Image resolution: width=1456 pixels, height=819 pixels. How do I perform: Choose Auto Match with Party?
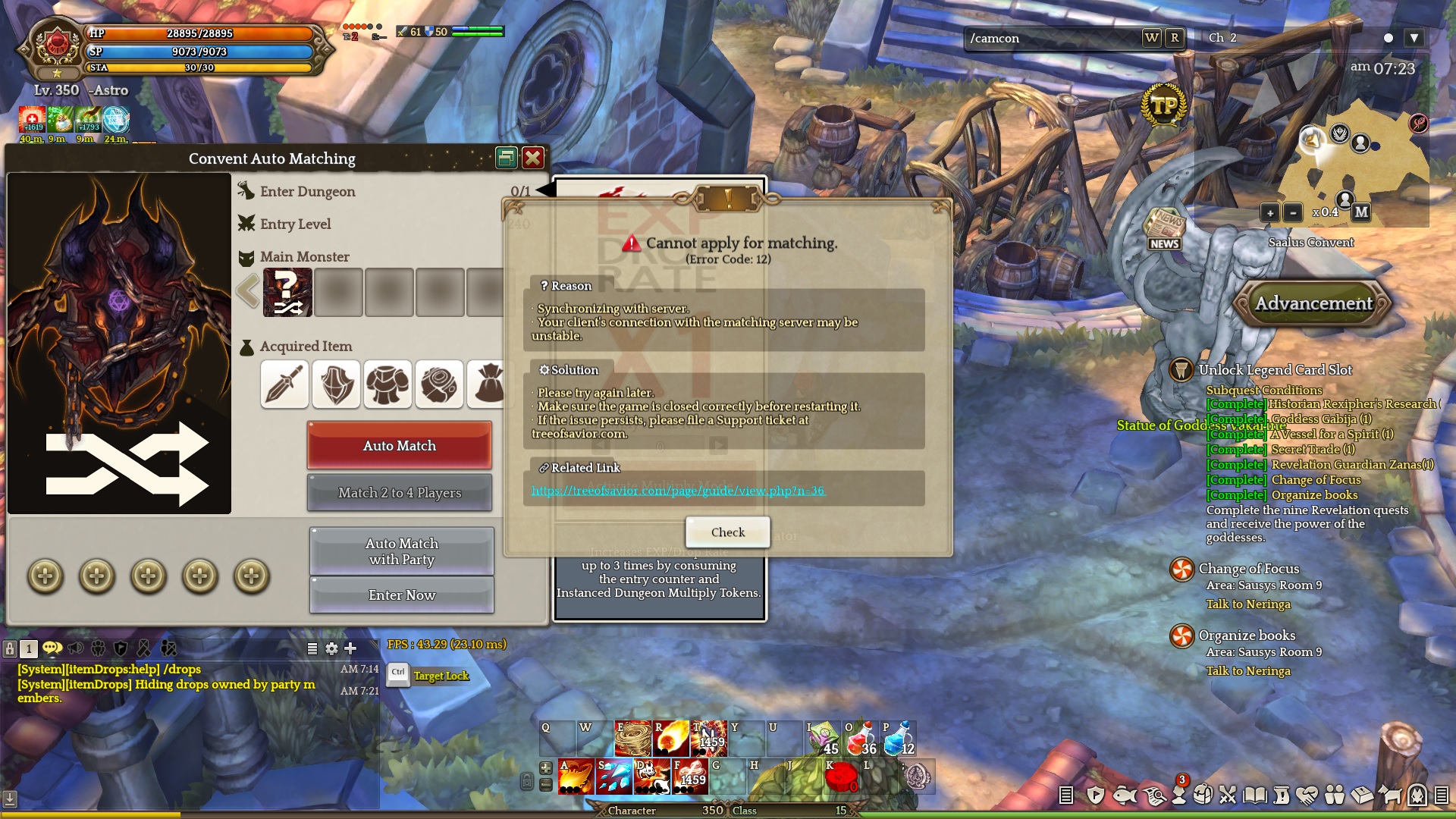pos(401,551)
